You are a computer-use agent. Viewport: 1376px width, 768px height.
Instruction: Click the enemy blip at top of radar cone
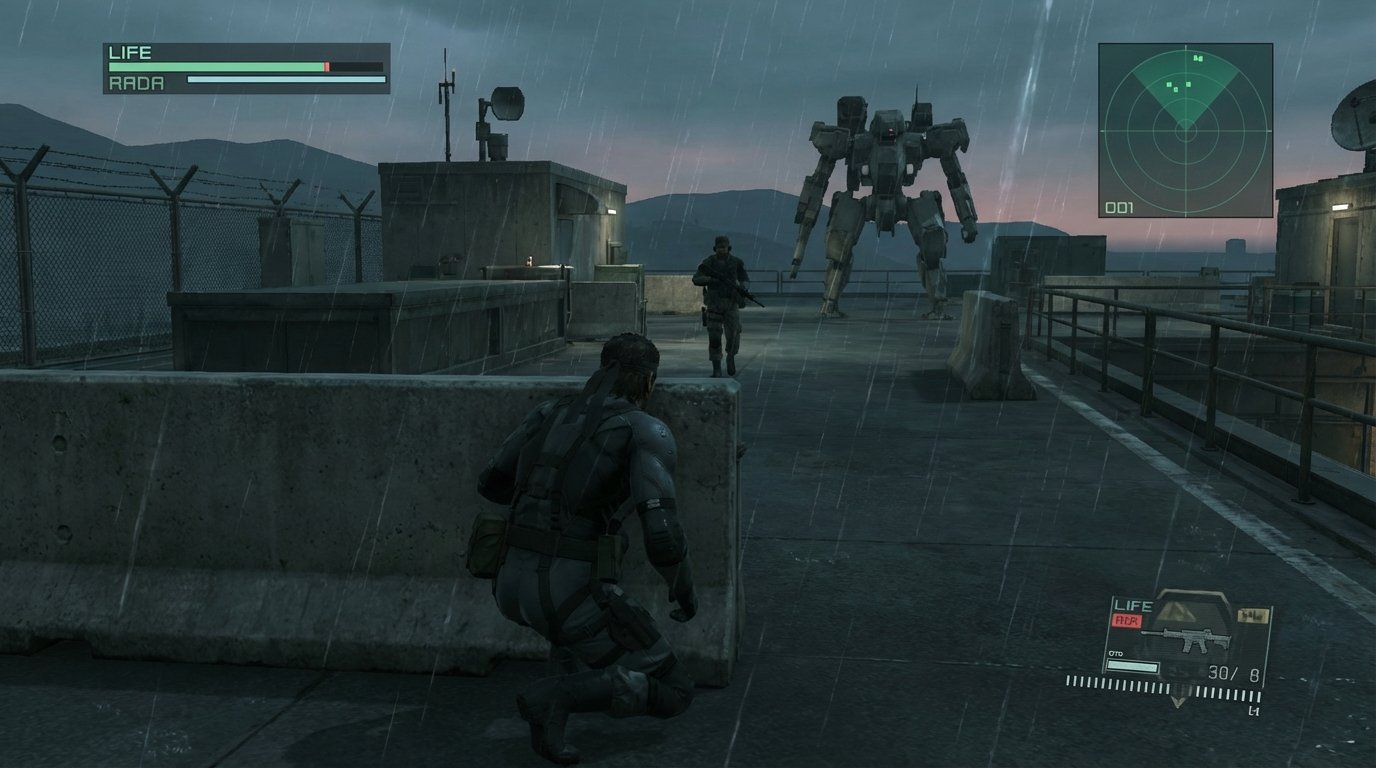click(x=1198, y=59)
